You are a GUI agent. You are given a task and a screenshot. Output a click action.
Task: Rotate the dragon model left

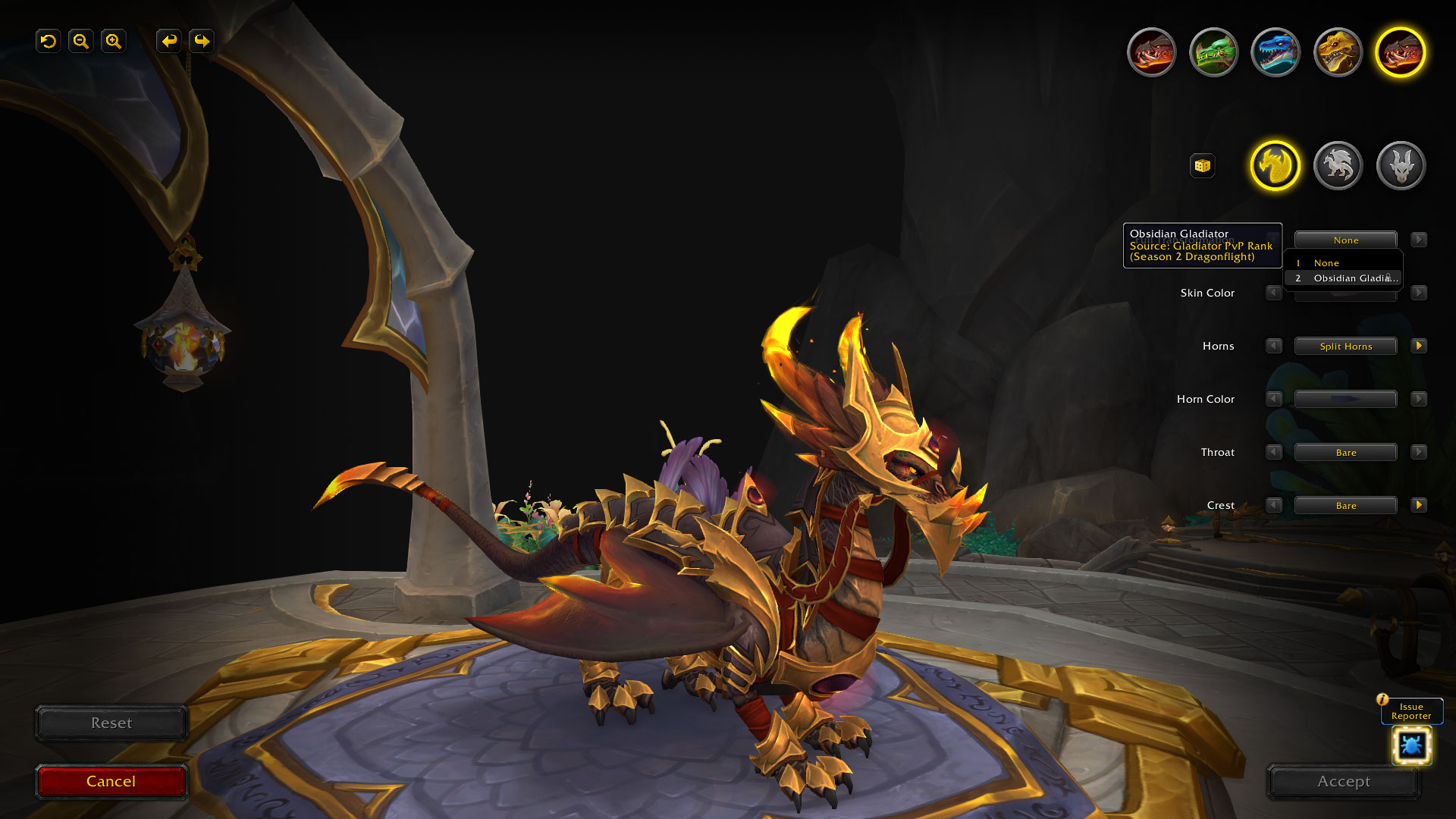169,41
